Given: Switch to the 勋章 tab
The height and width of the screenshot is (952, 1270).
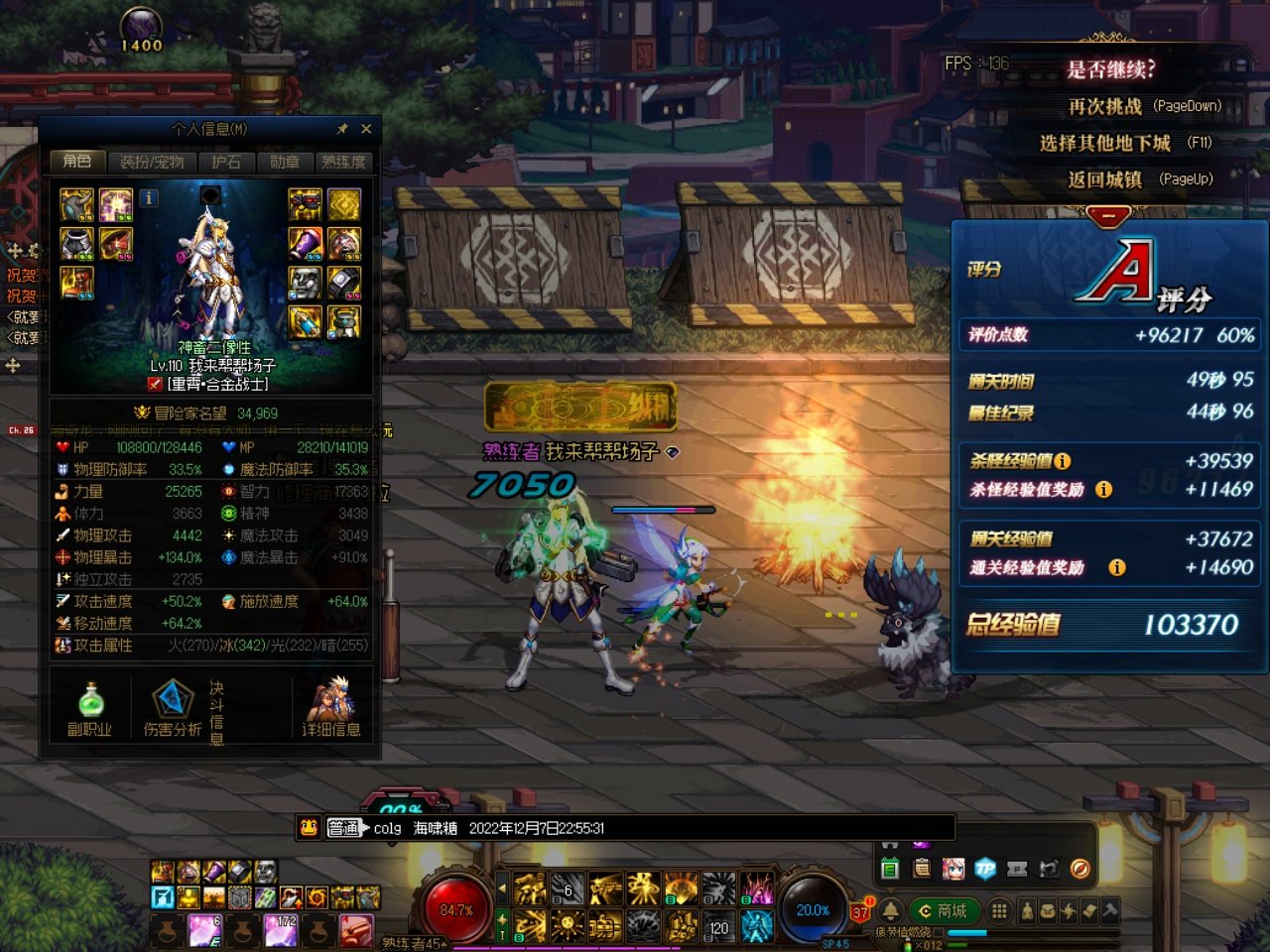Looking at the screenshot, I should [284, 162].
